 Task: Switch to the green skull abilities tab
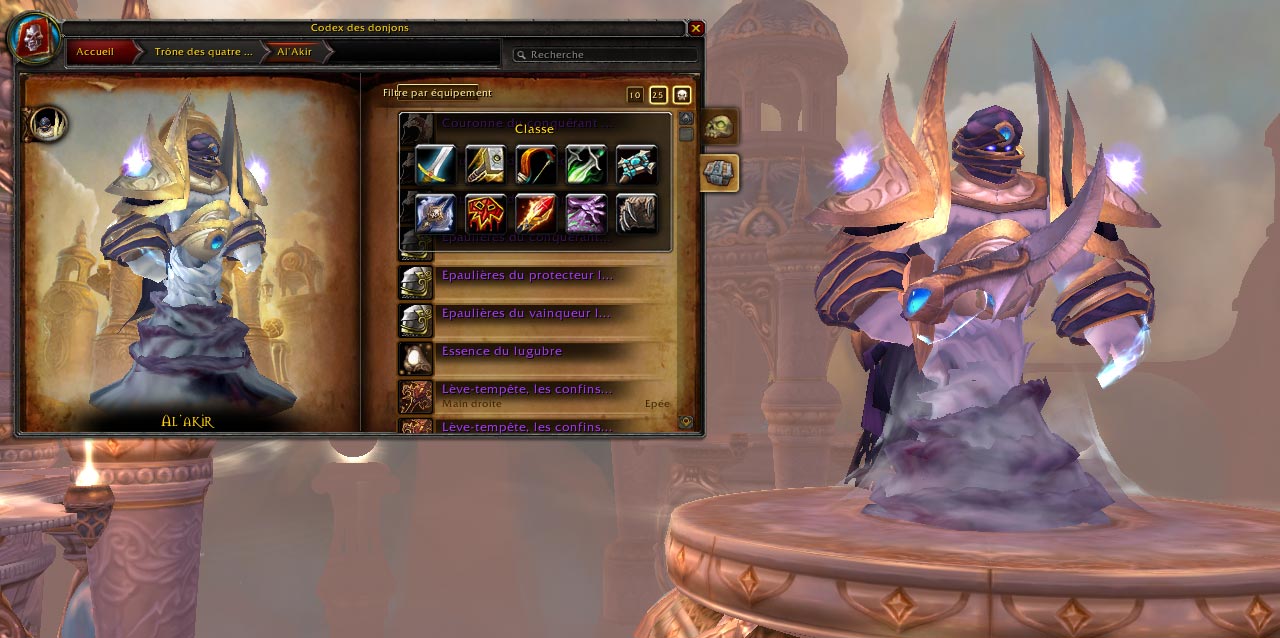point(719,127)
